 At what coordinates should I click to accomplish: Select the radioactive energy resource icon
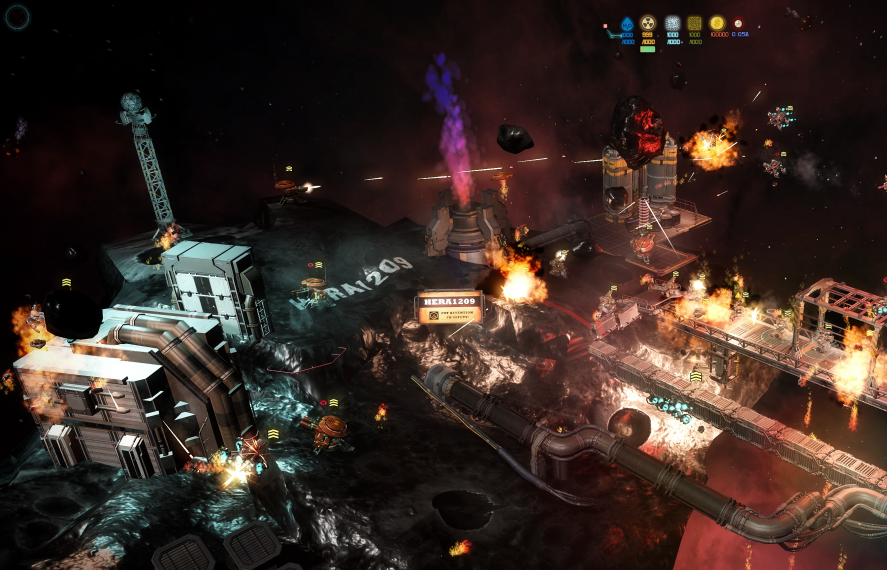click(x=648, y=24)
